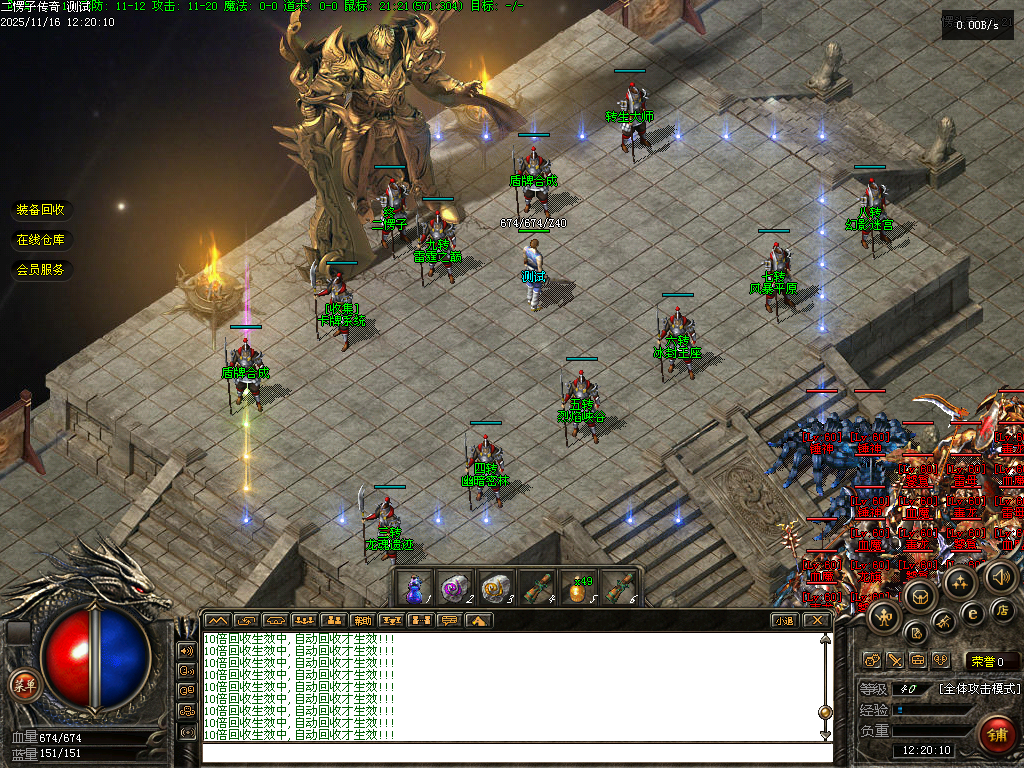Viewport: 1024px width, 768px height.
Task: Click the crossed swords small square icon
Action: click(x=895, y=661)
